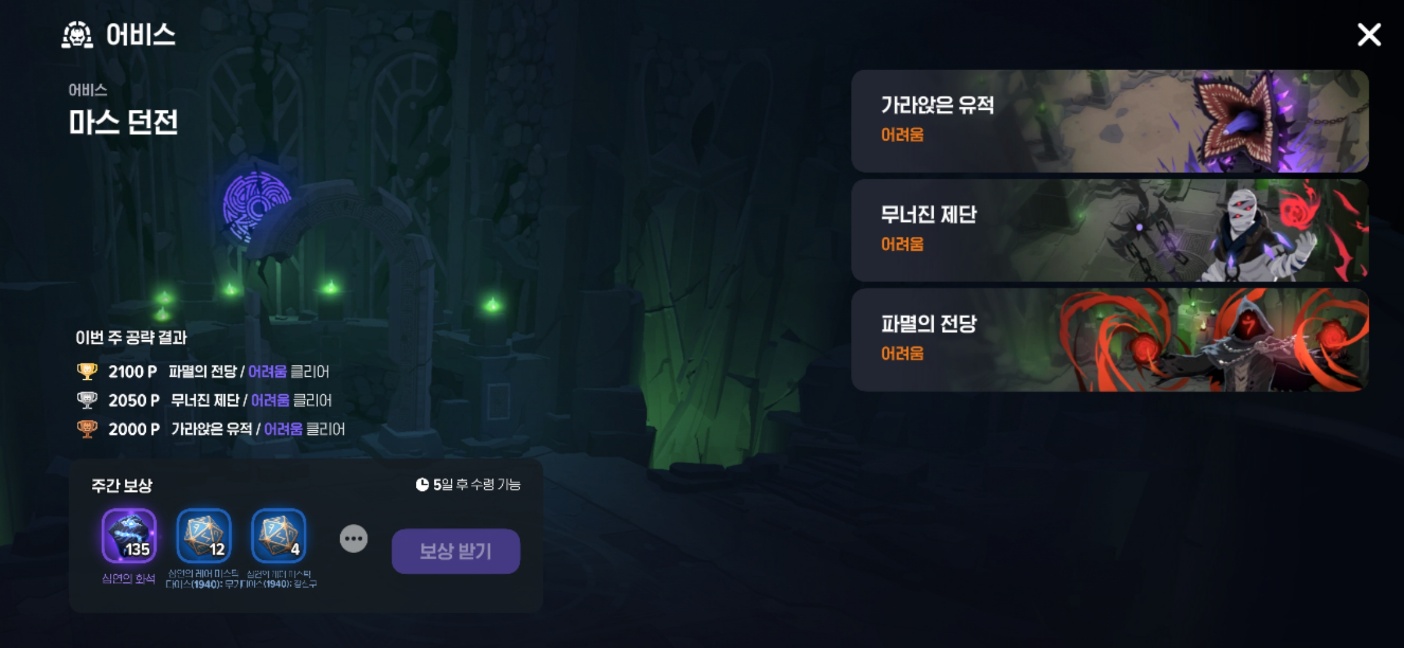View the dice reward with quantity 4

pyautogui.click(x=279, y=536)
